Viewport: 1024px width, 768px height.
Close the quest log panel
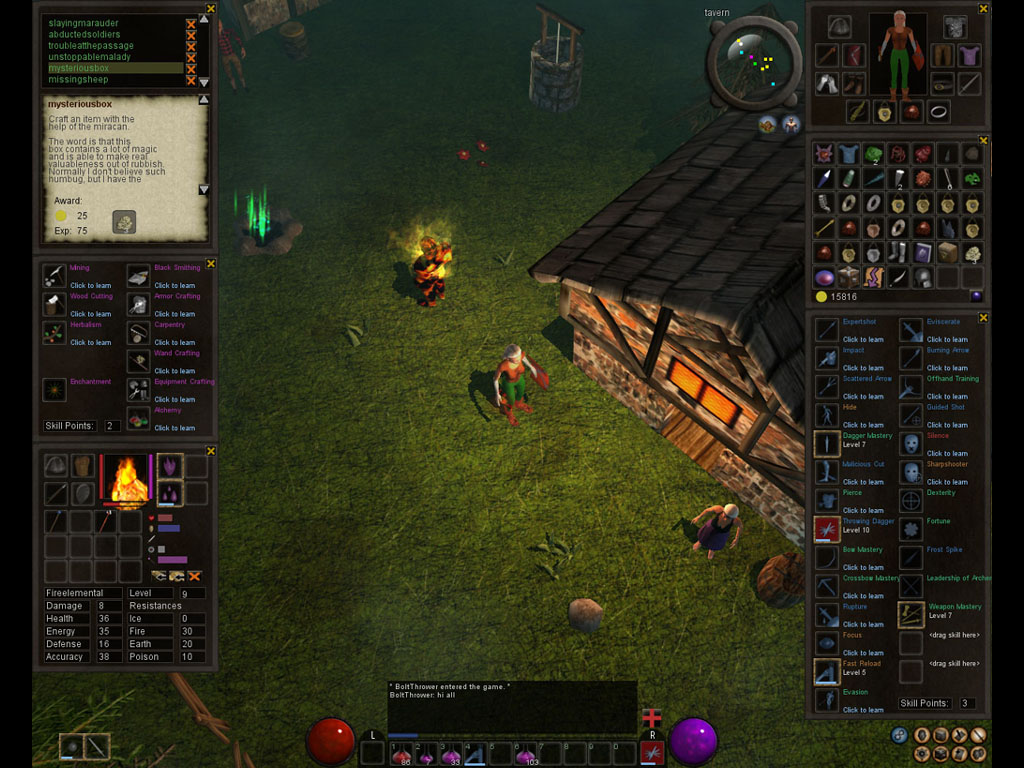click(211, 9)
